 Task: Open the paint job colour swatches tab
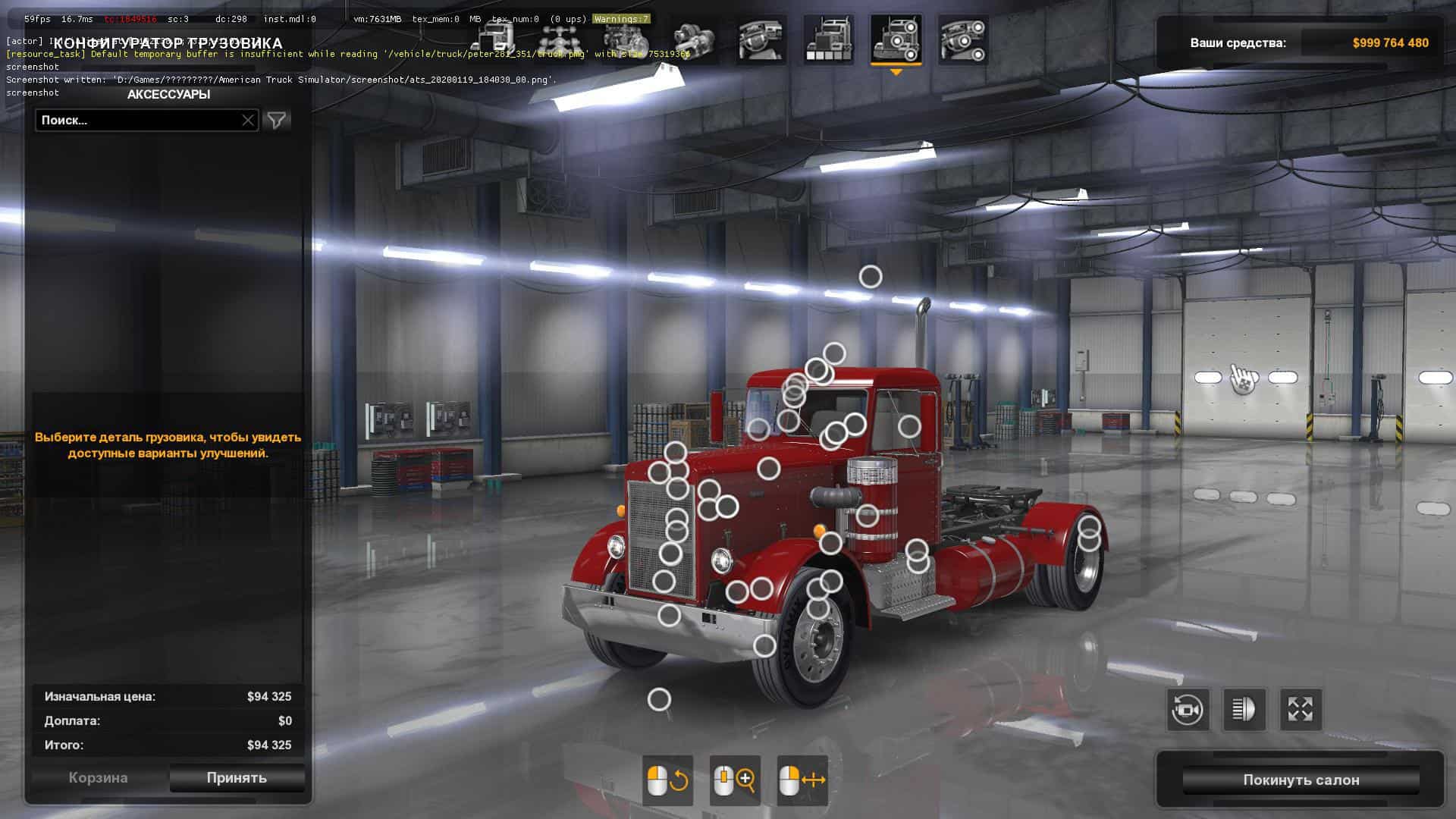click(x=828, y=40)
